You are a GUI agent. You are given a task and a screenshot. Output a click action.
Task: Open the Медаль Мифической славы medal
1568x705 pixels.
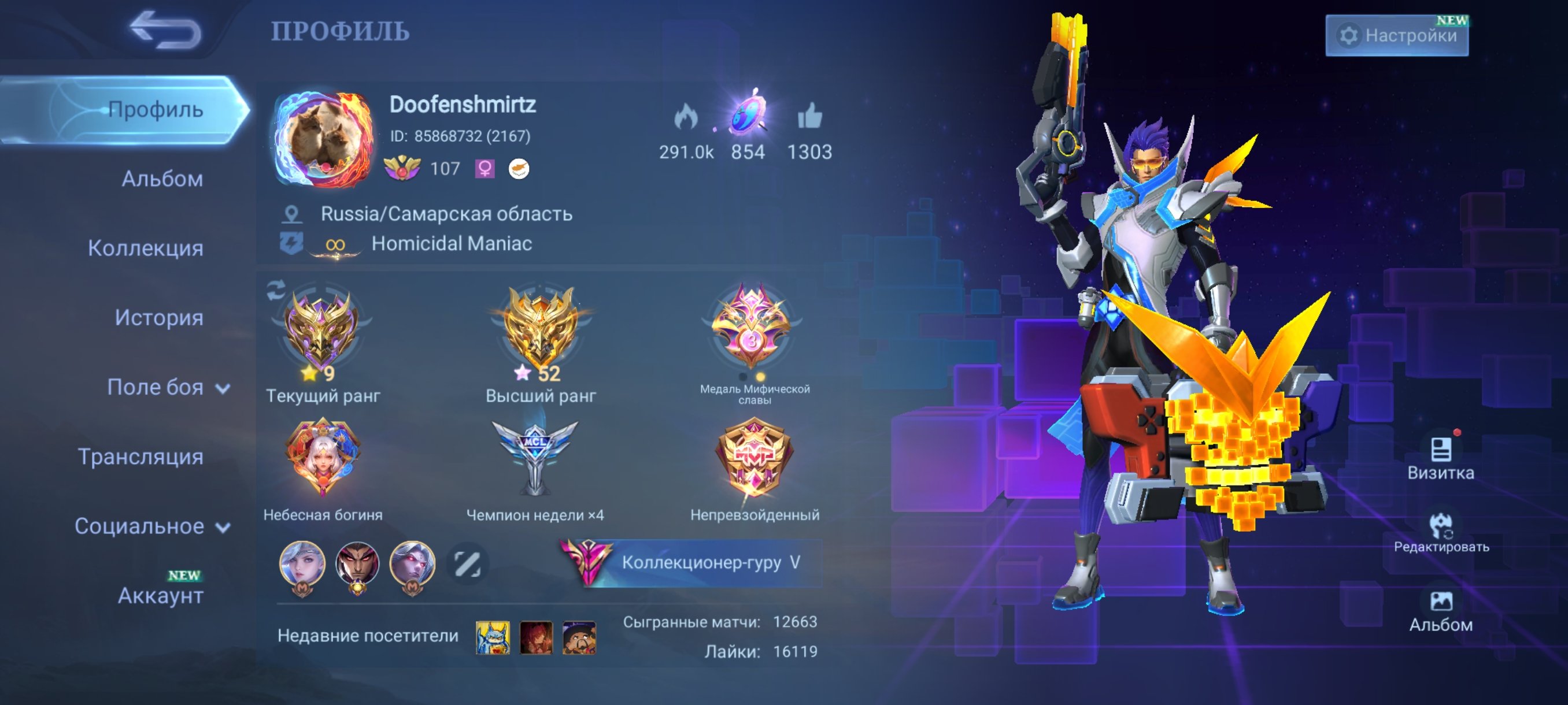point(752,328)
